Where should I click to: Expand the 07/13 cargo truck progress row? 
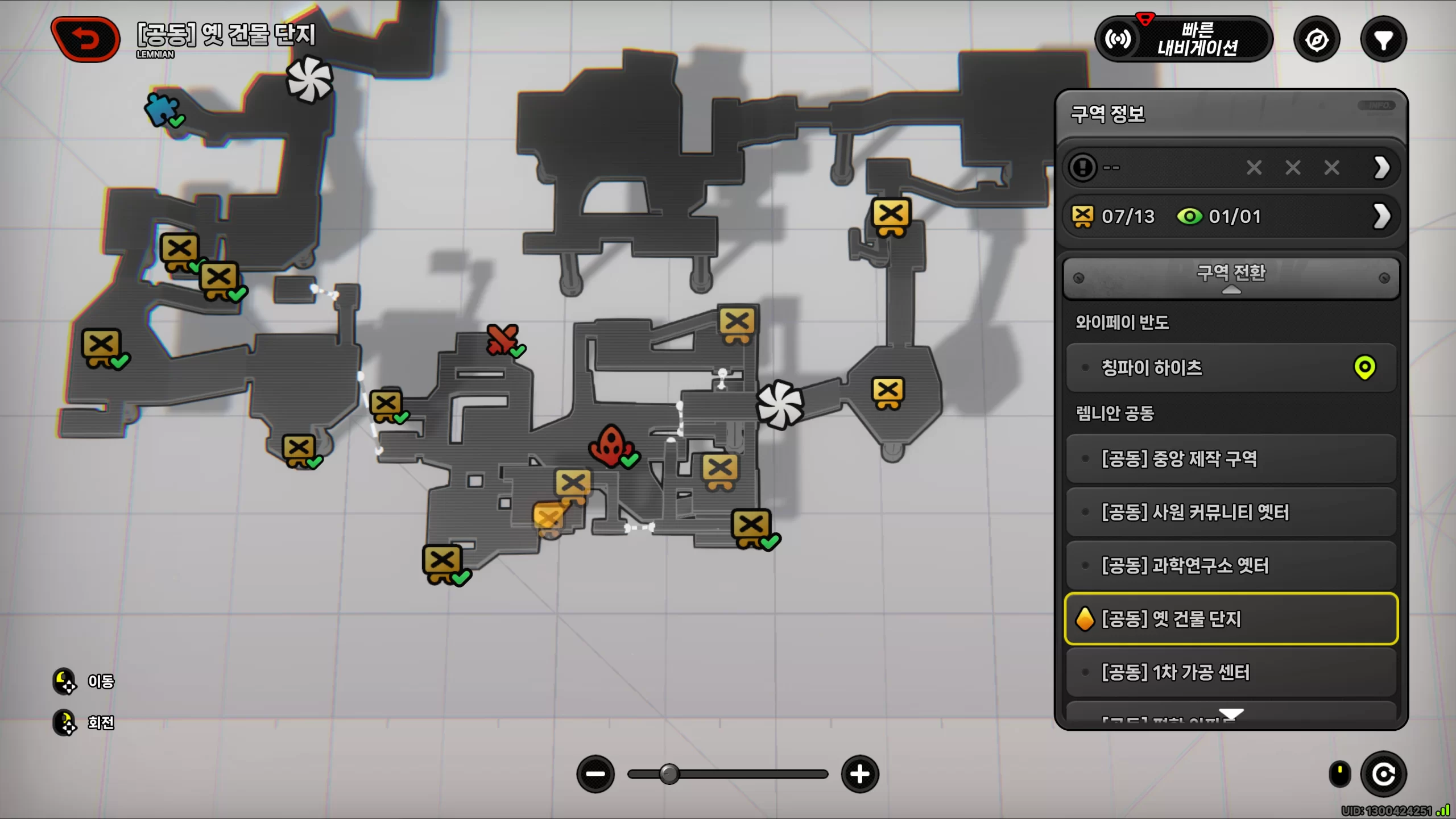pyautogui.click(x=1381, y=216)
